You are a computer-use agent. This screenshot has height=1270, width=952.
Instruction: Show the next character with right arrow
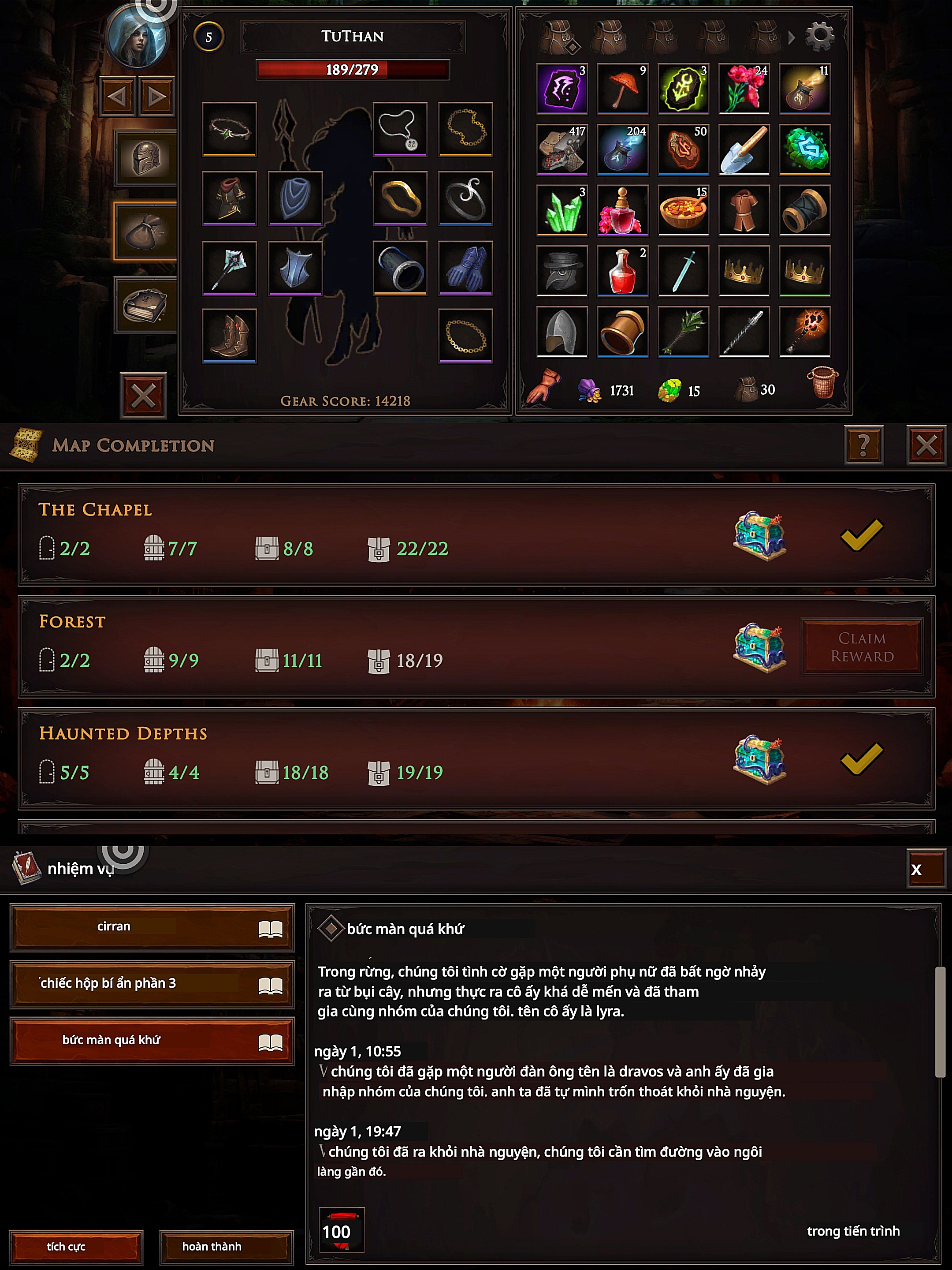pos(156,97)
